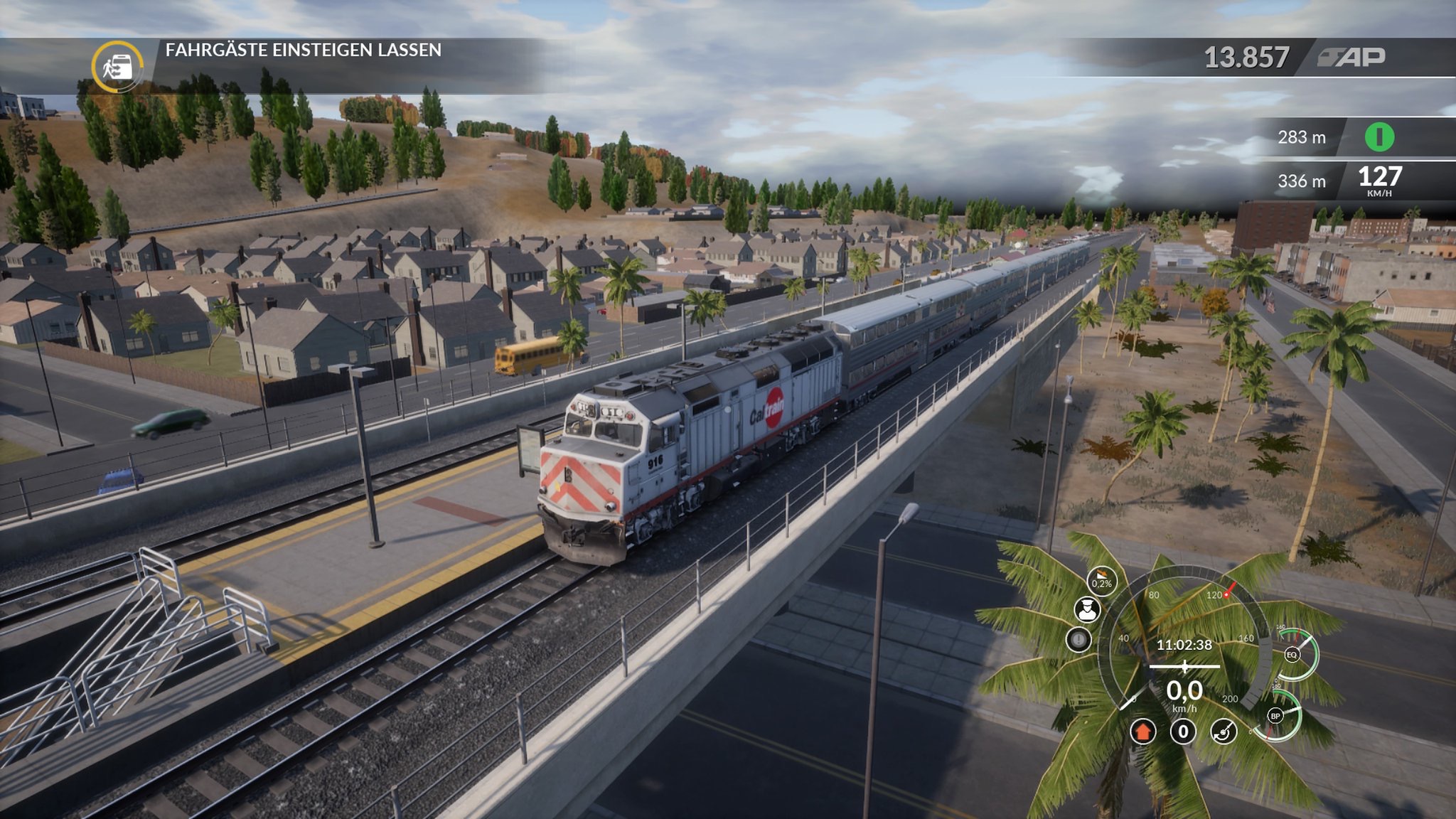Click the passenger boarding objective icon
Image resolution: width=1456 pixels, height=819 pixels.
(117, 67)
